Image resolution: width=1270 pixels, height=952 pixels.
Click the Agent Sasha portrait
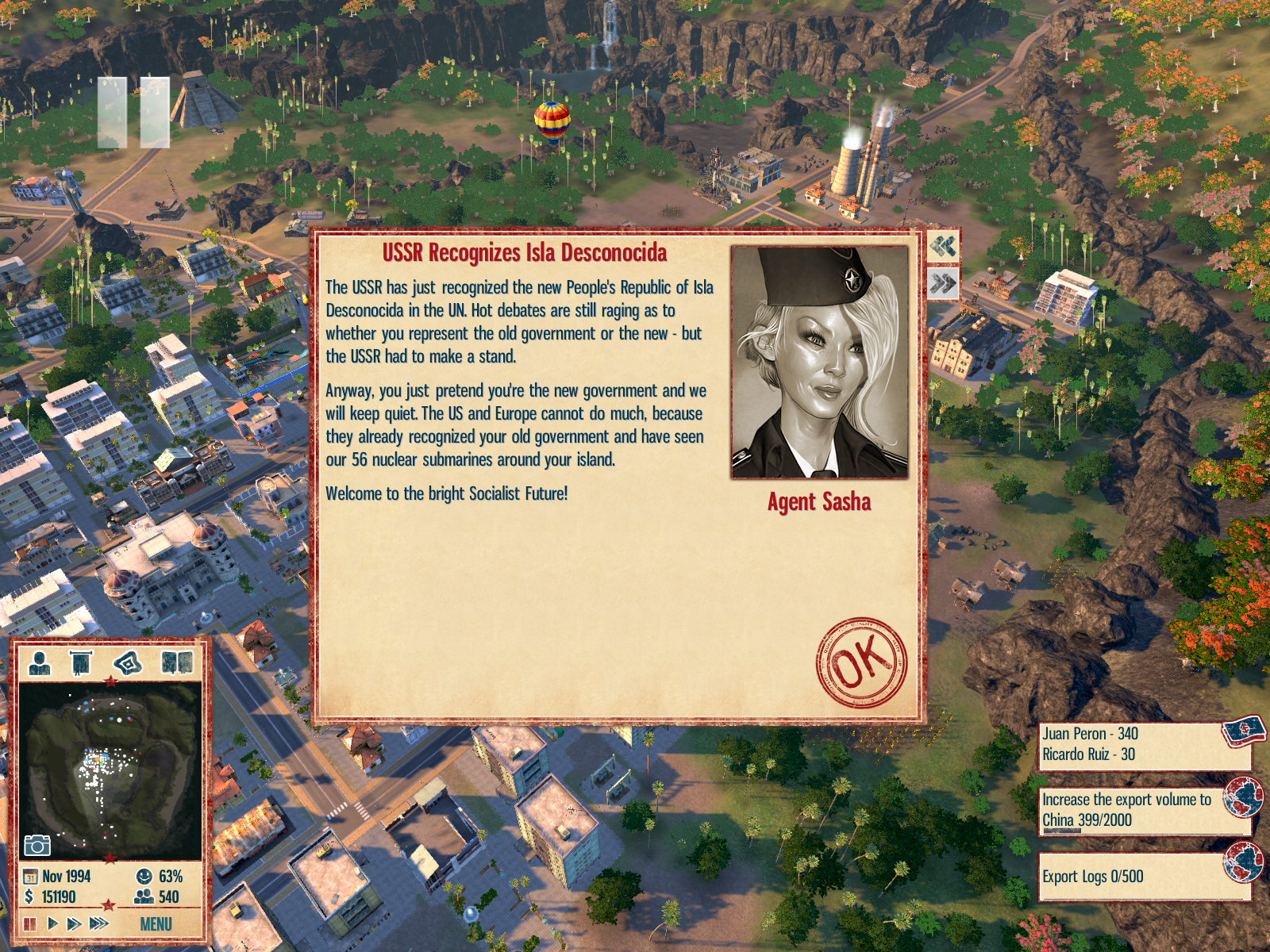pyautogui.click(x=819, y=362)
